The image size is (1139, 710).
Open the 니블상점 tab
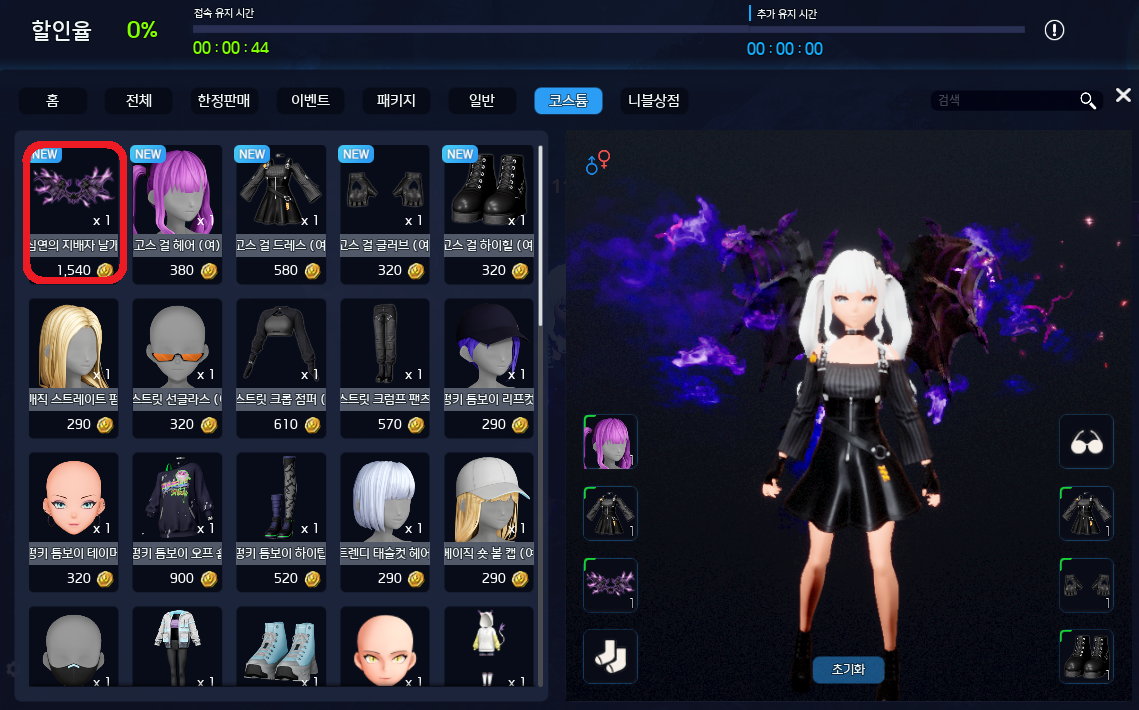coord(654,101)
